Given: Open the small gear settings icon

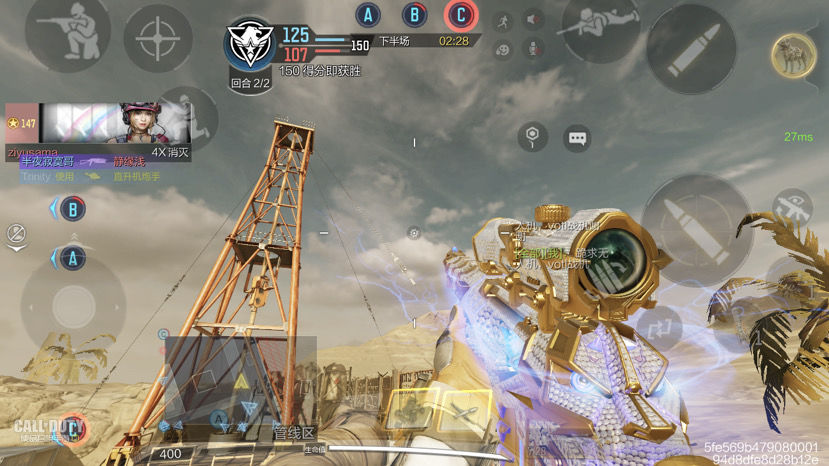Looking at the screenshot, I should pos(414,233).
